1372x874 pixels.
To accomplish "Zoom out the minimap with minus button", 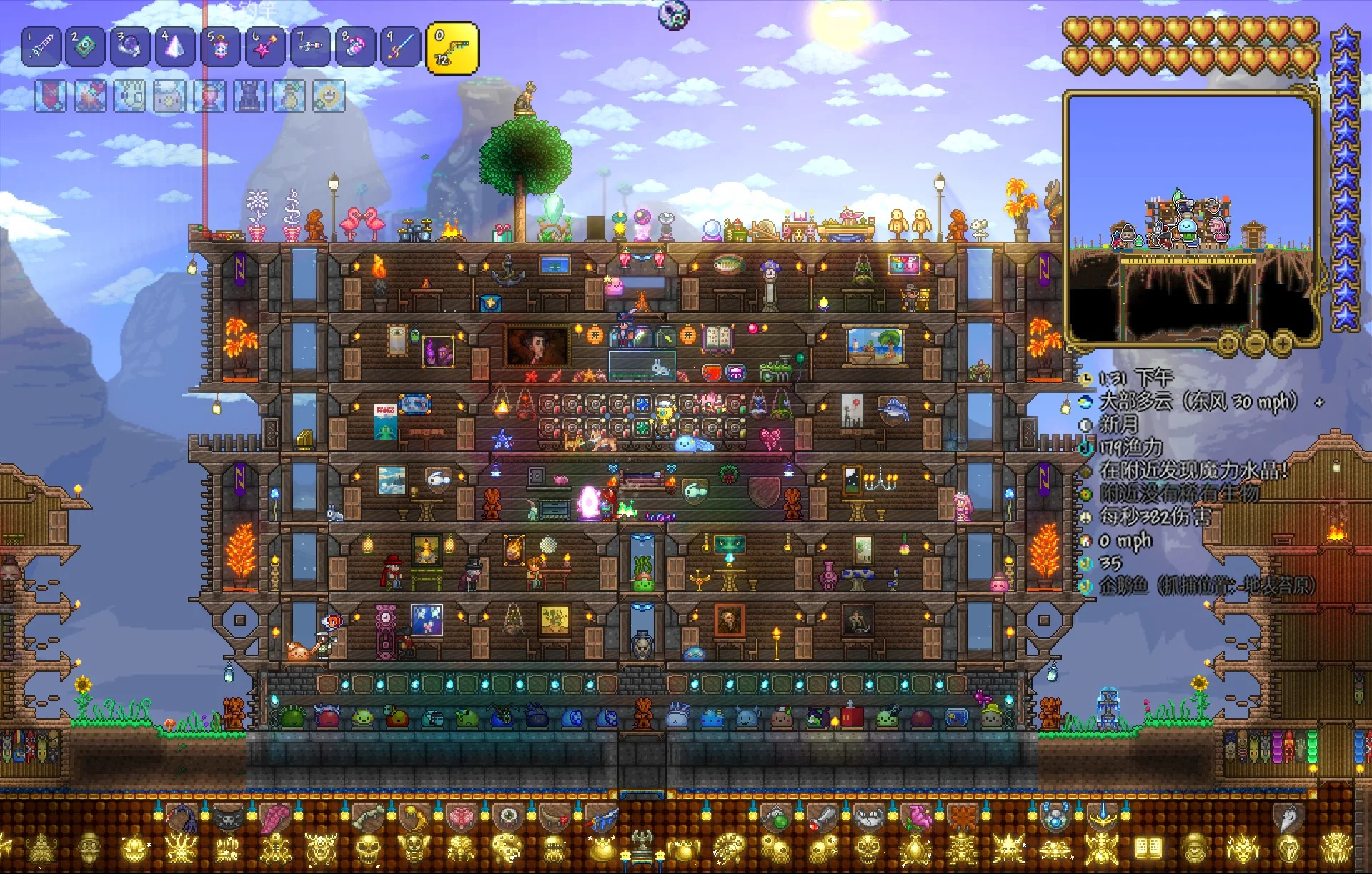I will click(x=1256, y=344).
